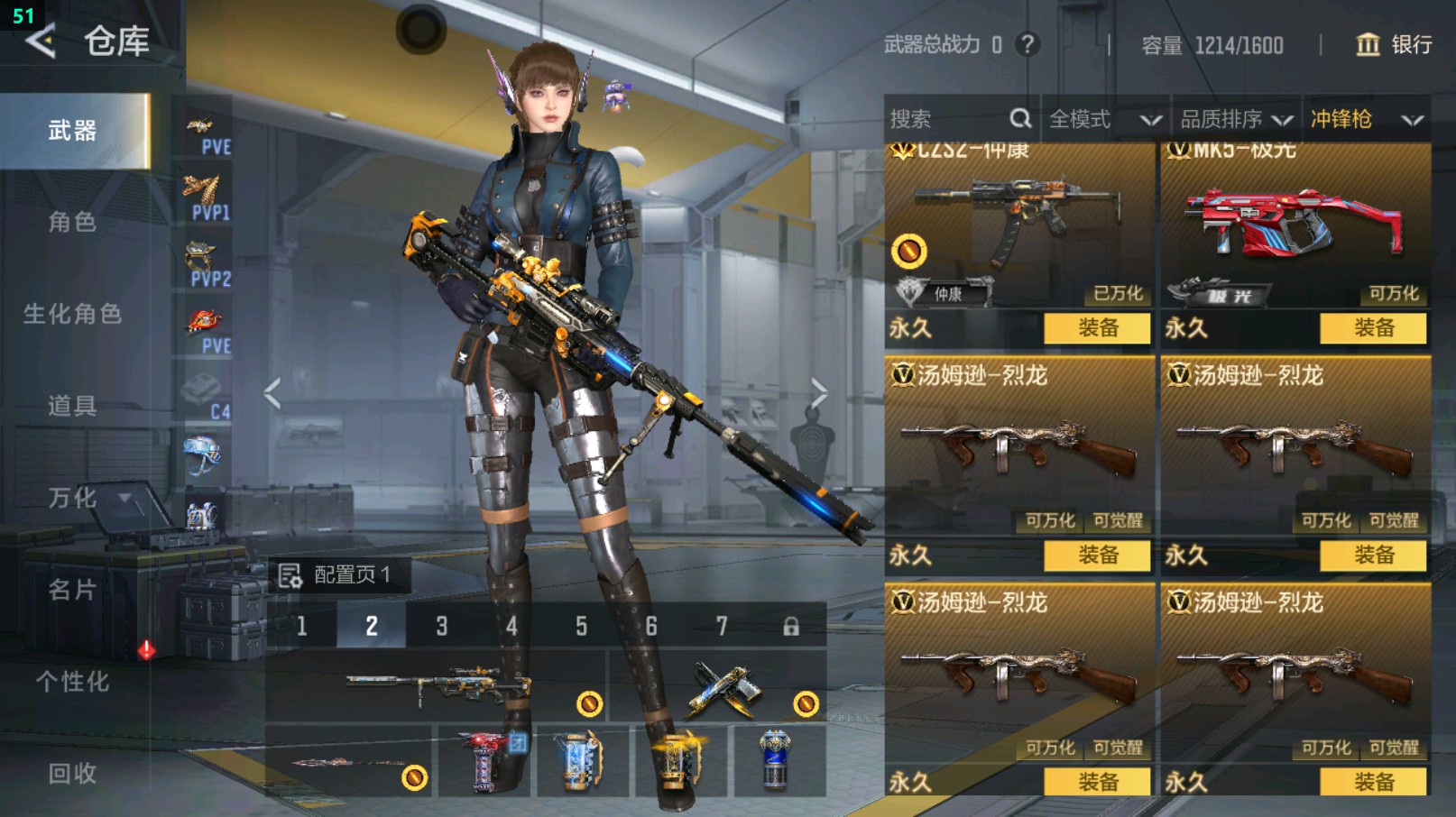Open the 道具 tab
1456x817 pixels.
click(72, 406)
